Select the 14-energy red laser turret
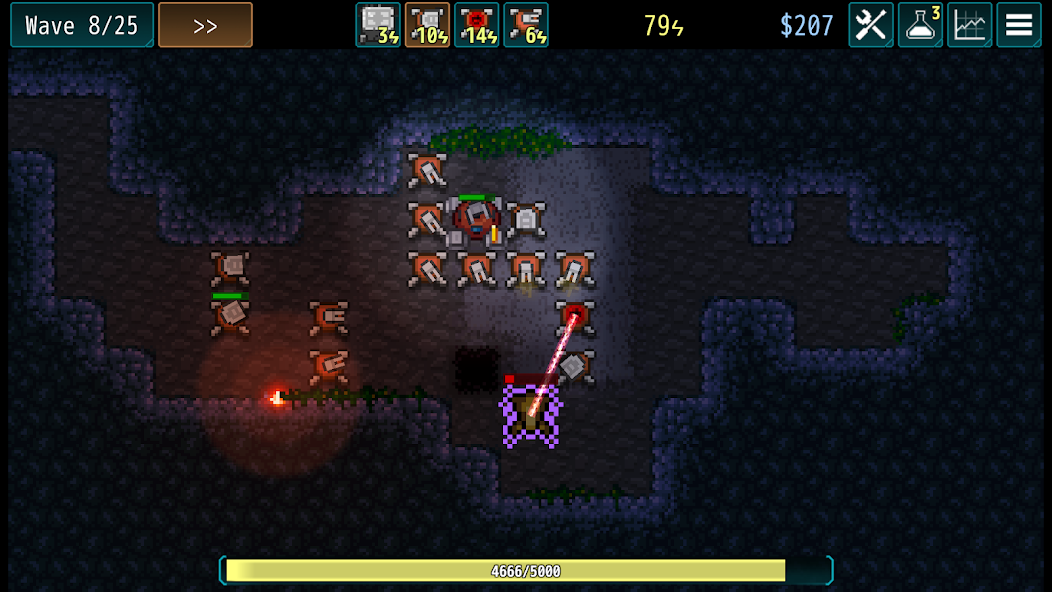Image resolution: width=1052 pixels, height=592 pixels. (x=477, y=25)
